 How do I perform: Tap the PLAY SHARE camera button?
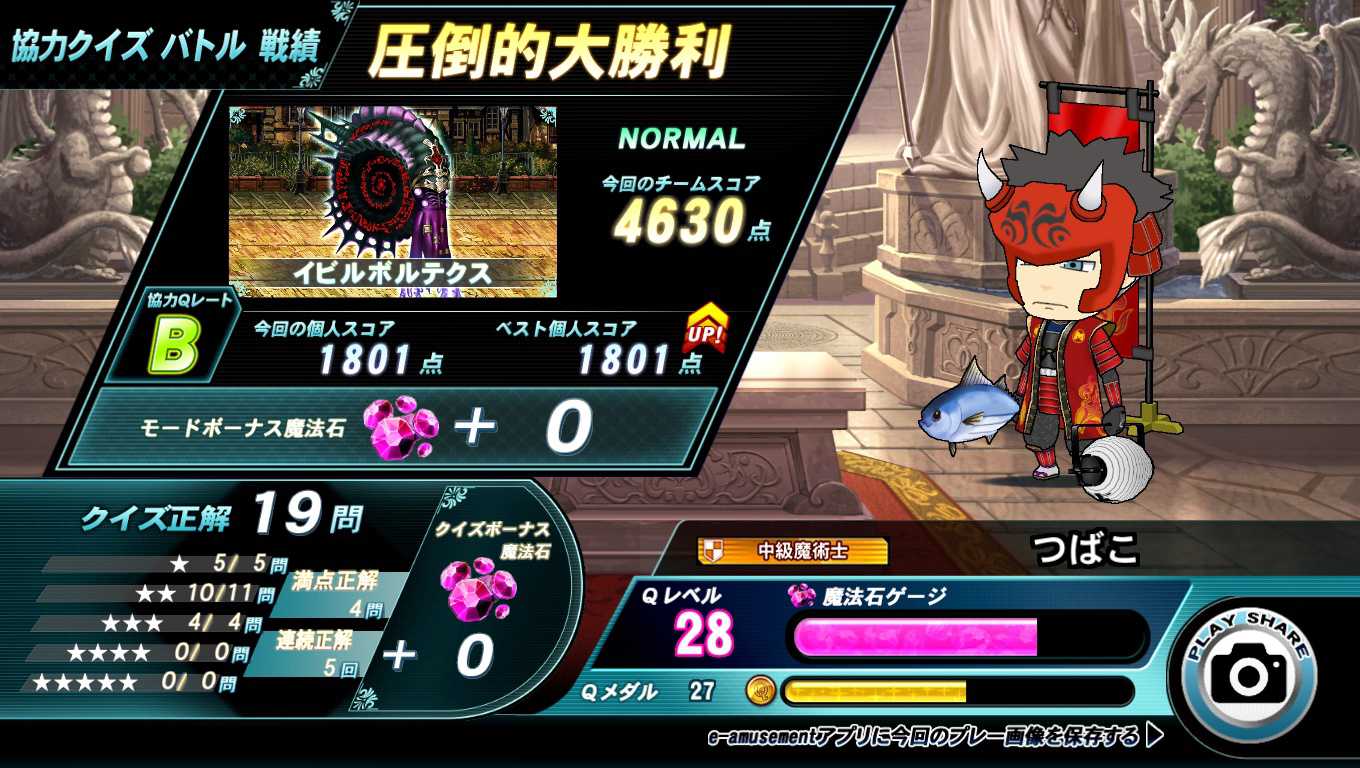(1249, 672)
